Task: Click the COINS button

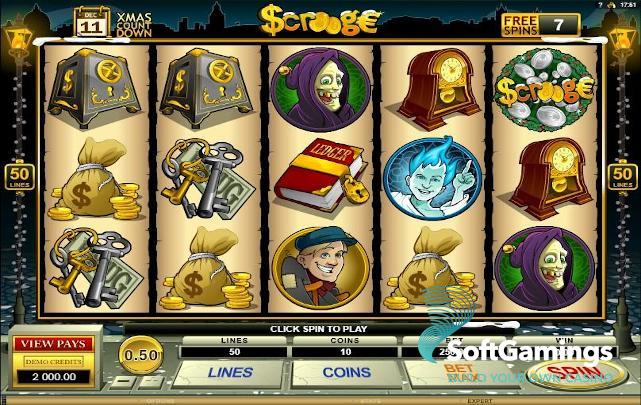Action: 349,371
